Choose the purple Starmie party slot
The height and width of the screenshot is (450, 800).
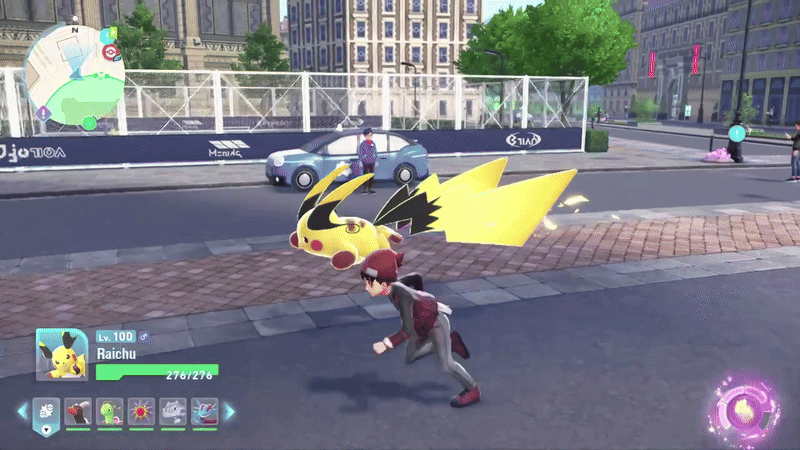pos(141,411)
